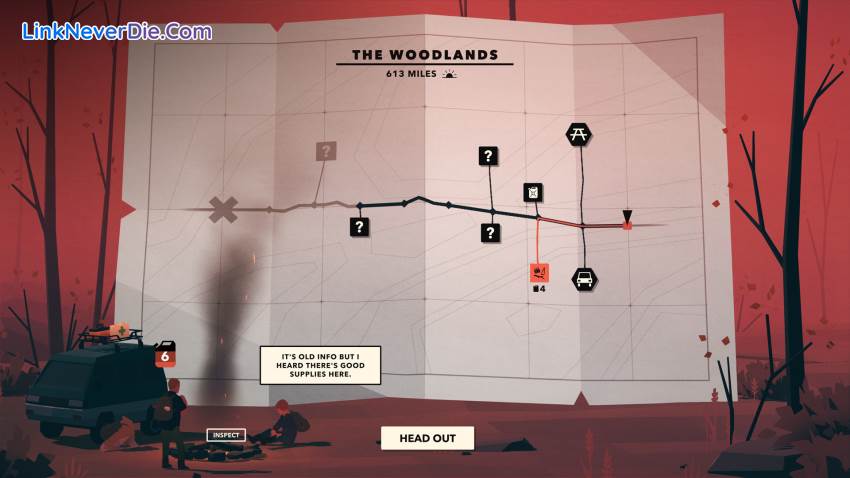Pick the red highlighted supplies marker

click(539, 272)
